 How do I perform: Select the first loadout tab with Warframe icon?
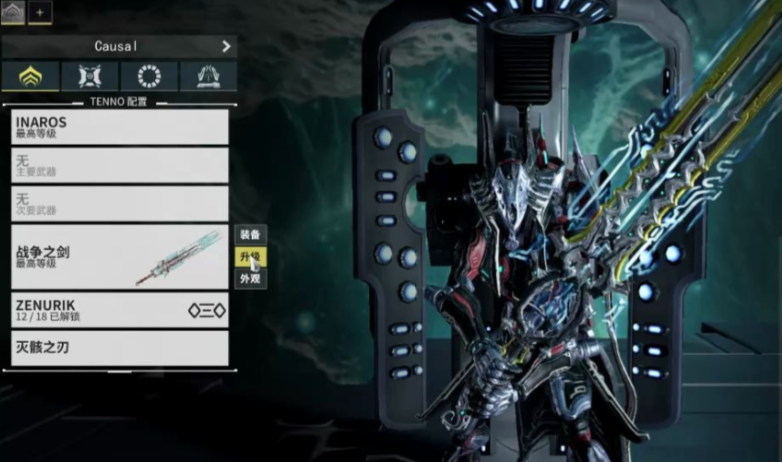[x=13, y=12]
